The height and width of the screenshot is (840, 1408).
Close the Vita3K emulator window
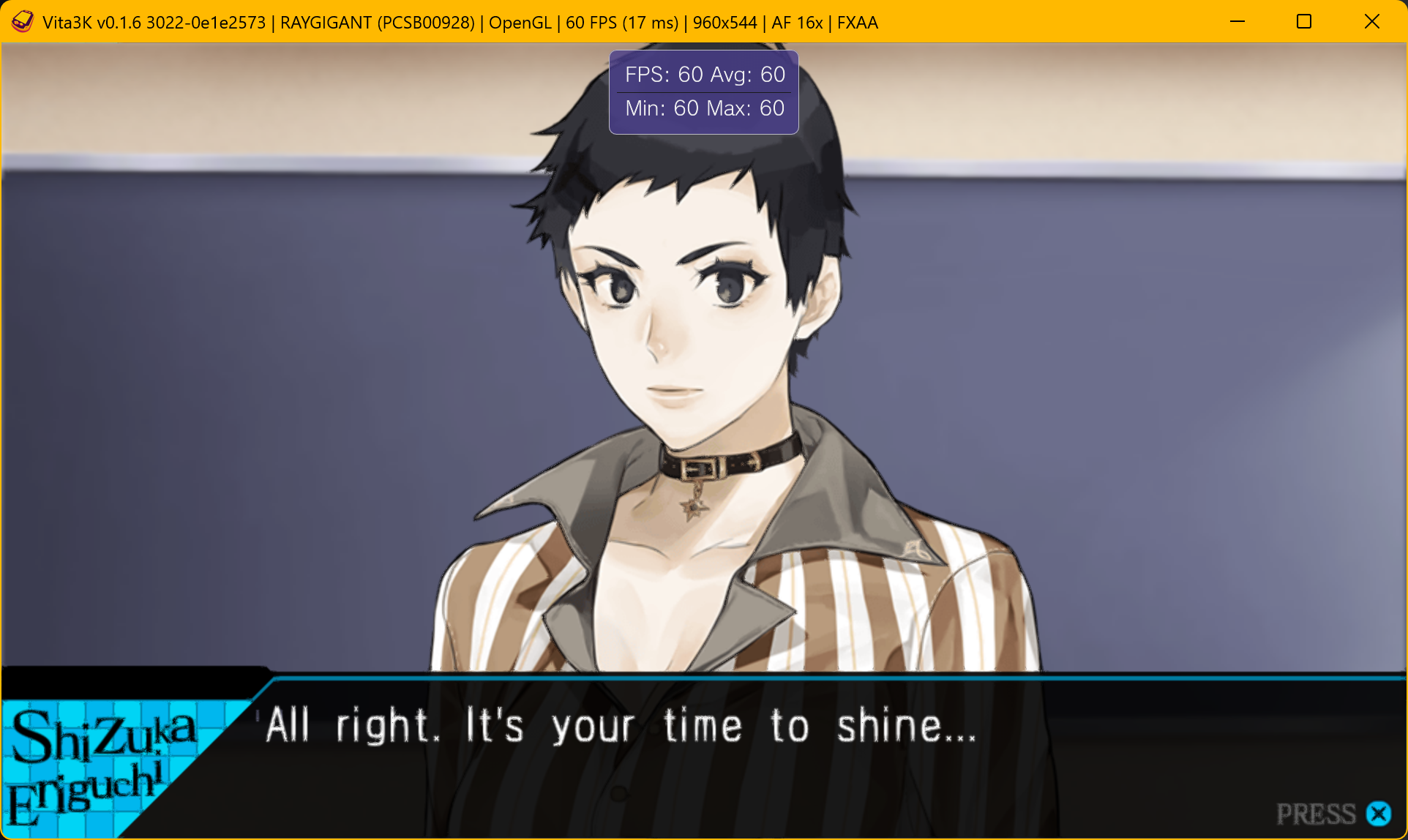1371,22
